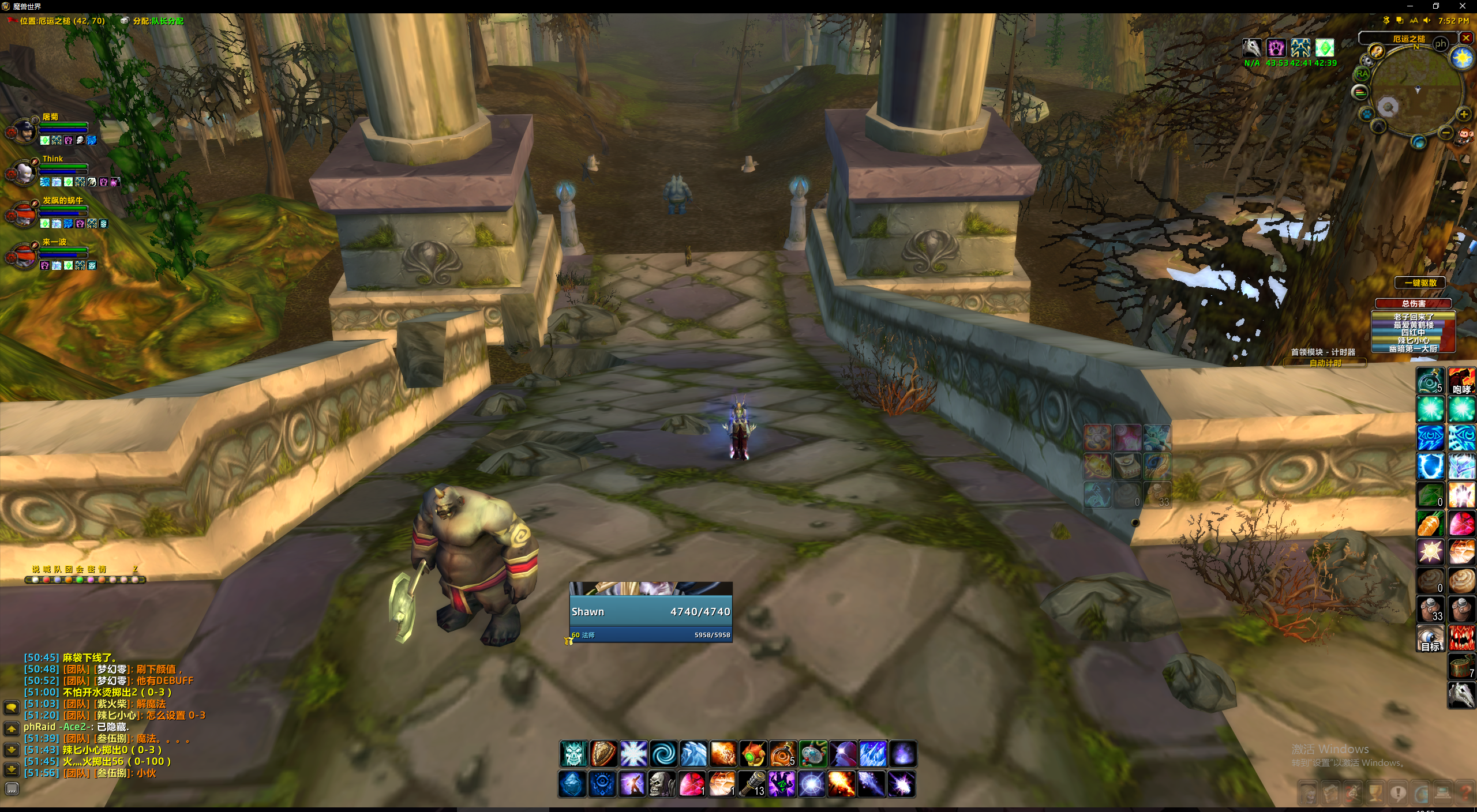The height and width of the screenshot is (812, 1477).
Task: Use the spyglass item with 13 stacks
Action: pyautogui.click(x=753, y=784)
